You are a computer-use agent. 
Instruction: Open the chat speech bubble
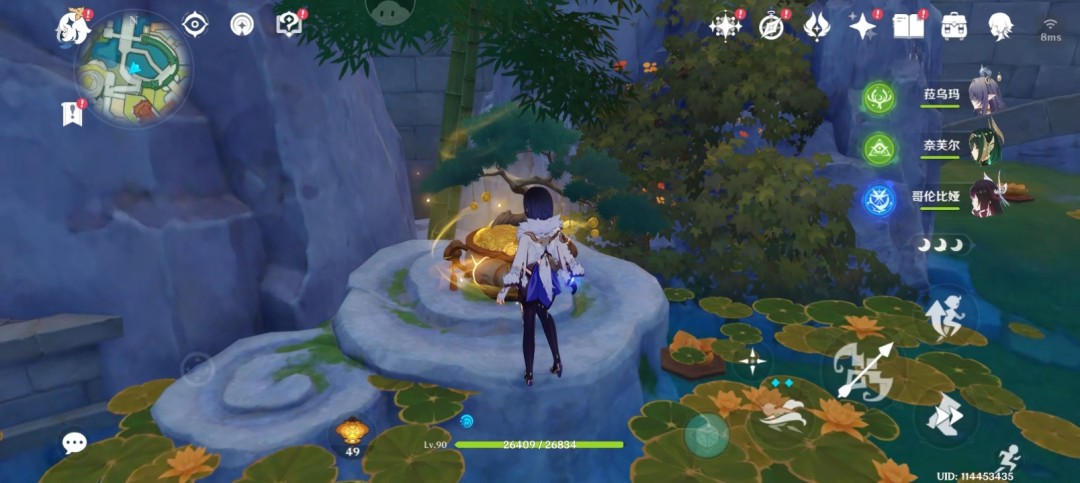[74, 443]
